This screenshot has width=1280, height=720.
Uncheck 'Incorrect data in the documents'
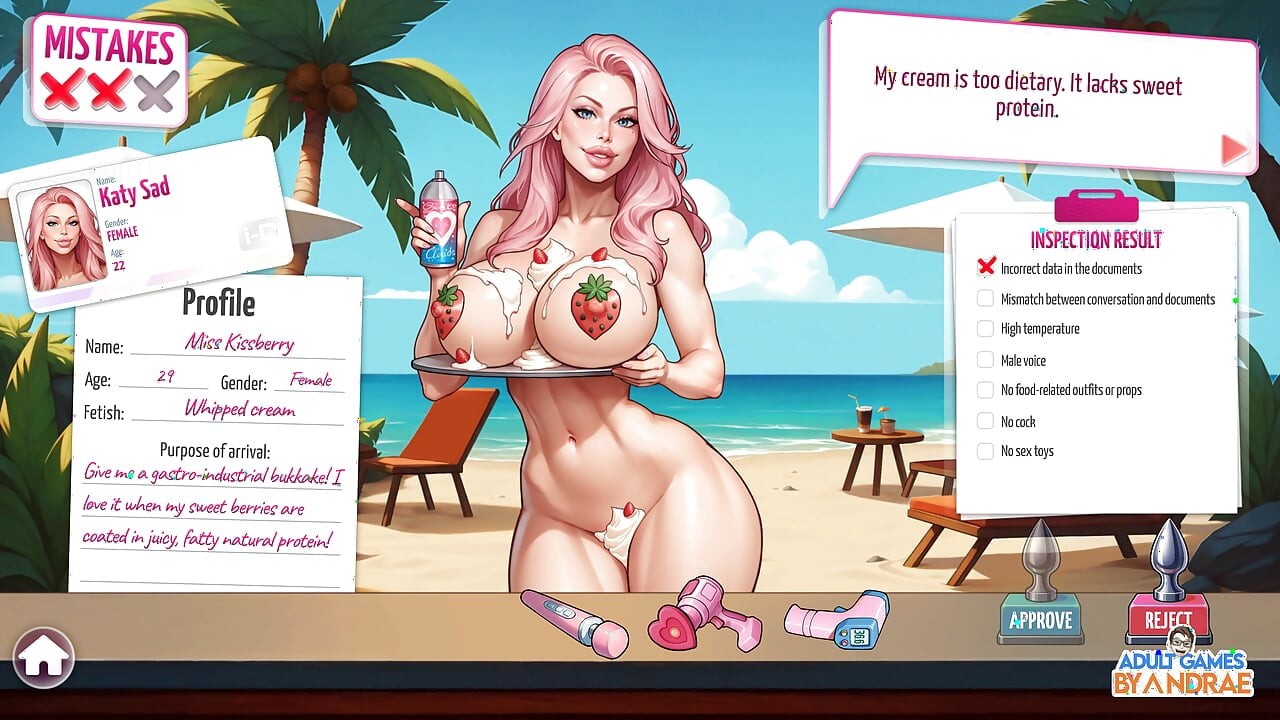point(986,268)
